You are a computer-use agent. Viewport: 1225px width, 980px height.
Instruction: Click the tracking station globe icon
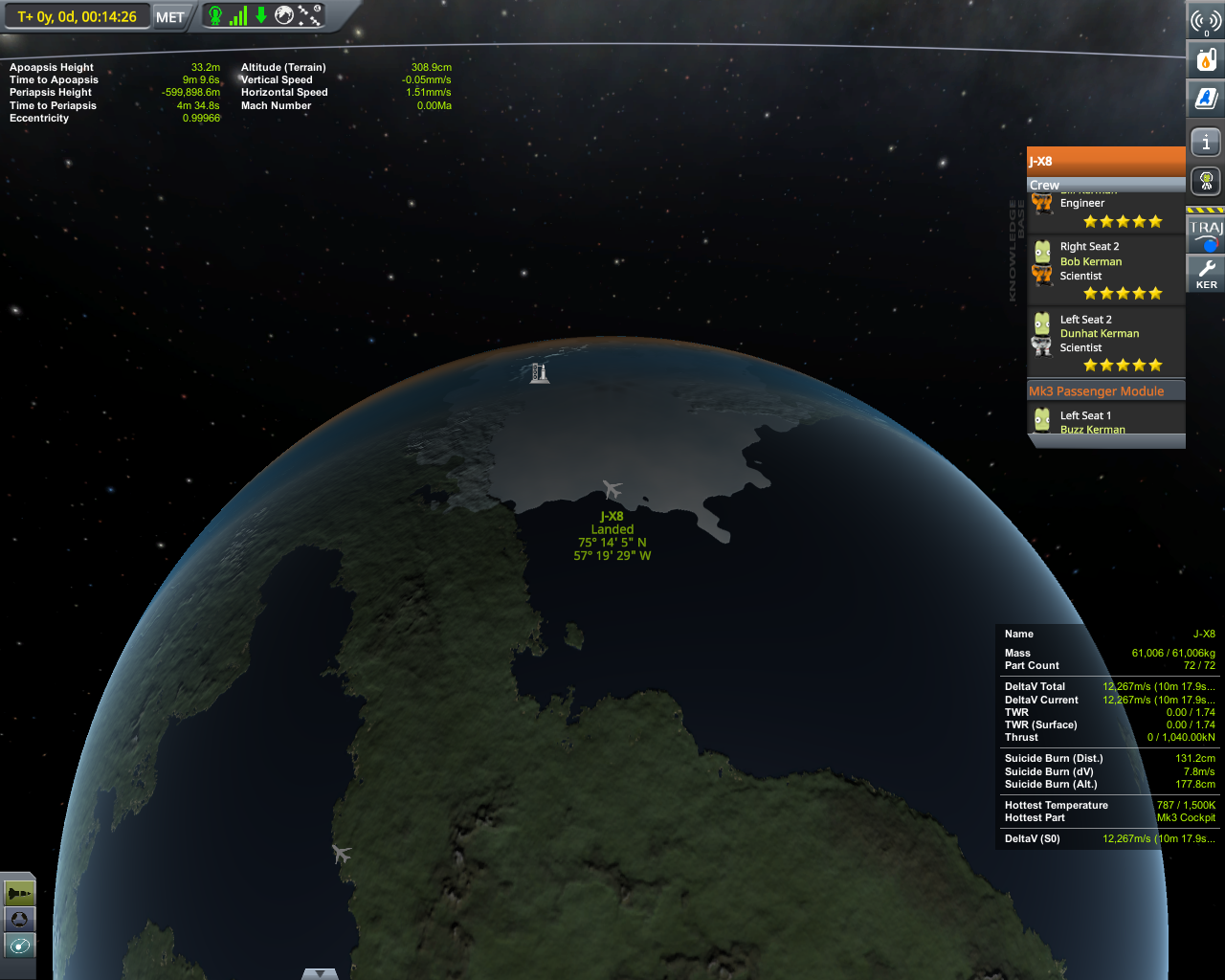click(x=284, y=15)
